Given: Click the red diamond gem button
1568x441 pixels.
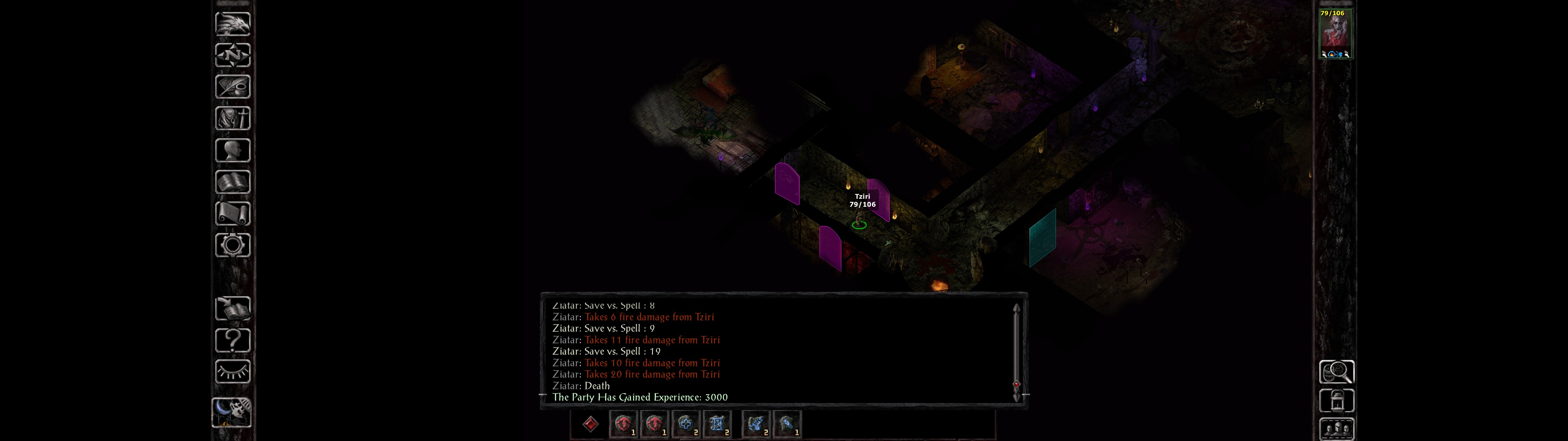Looking at the screenshot, I should point(590,424).
